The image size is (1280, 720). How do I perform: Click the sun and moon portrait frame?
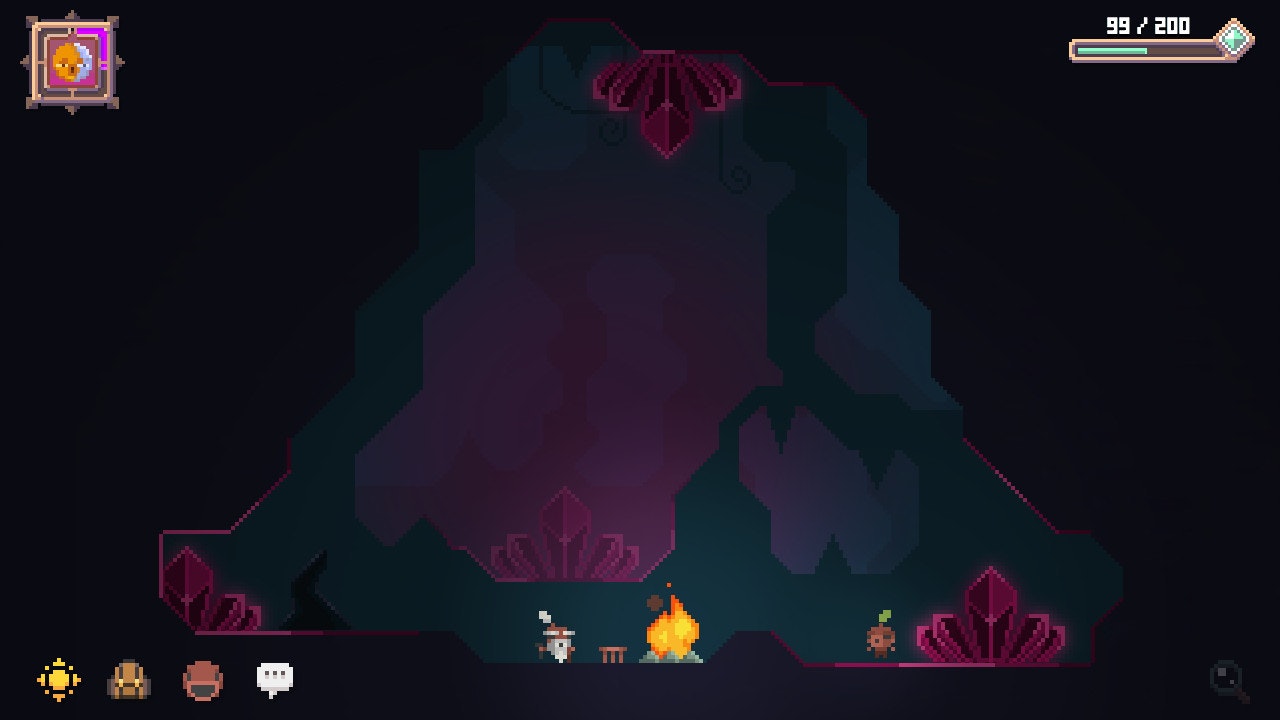[72, 62]
